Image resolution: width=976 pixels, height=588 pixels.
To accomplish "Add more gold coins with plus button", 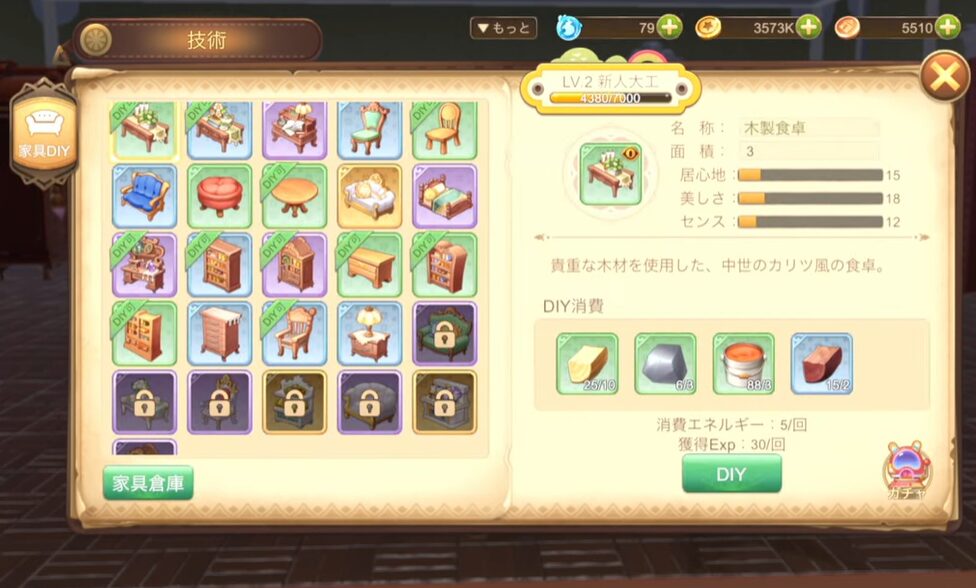I will pos(808,28).
